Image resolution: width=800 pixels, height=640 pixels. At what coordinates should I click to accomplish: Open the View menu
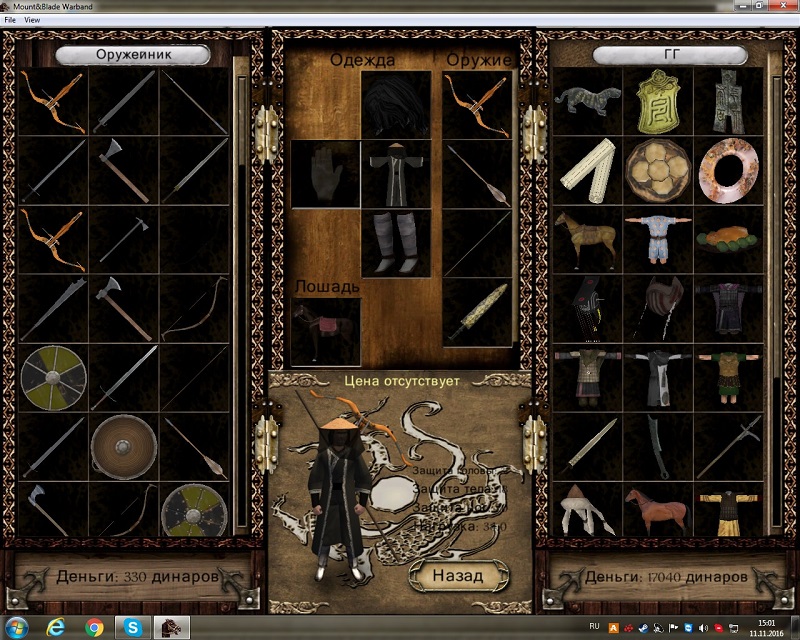33,20
